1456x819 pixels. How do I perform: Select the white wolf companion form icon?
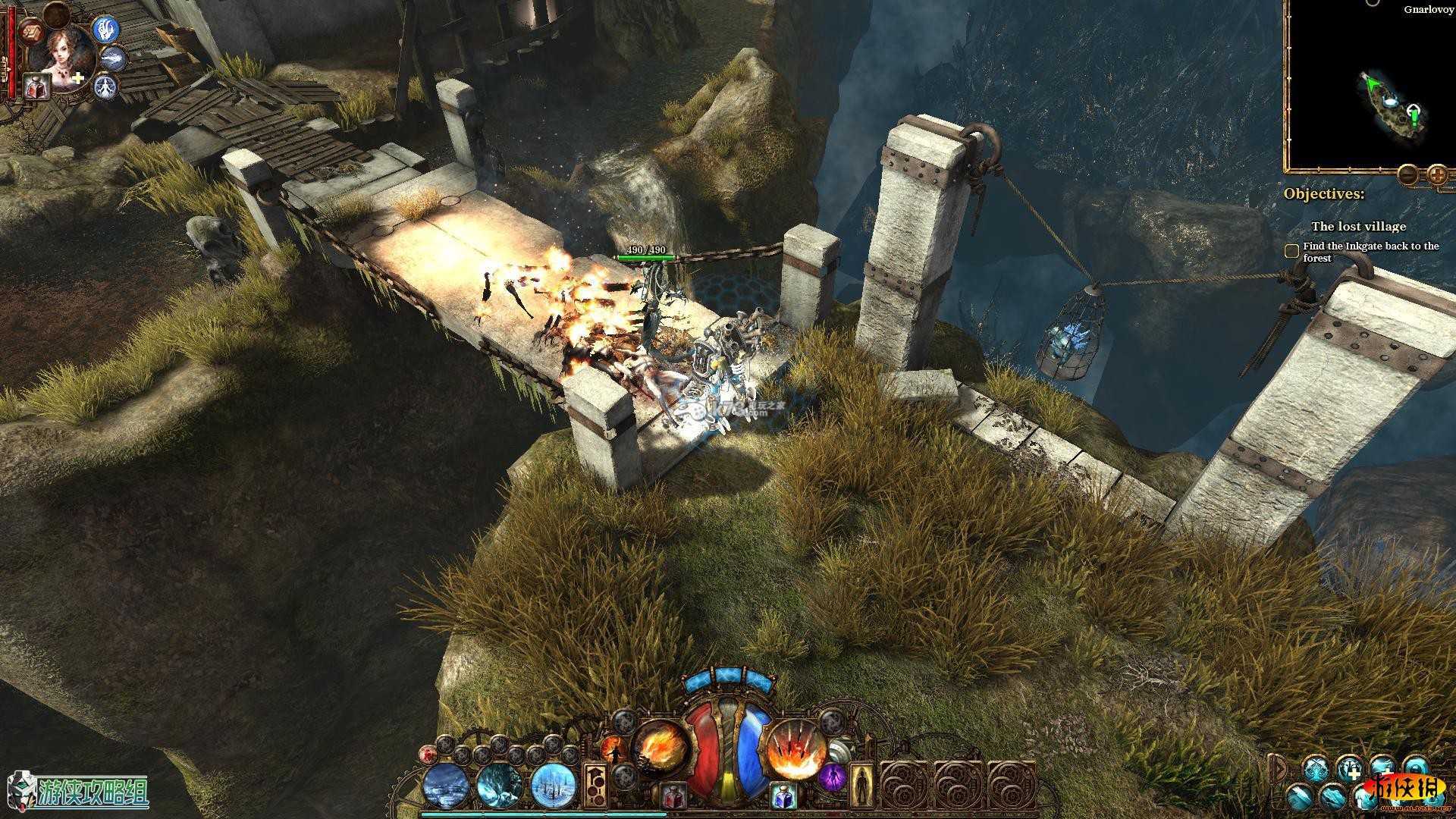coord(114,57)
